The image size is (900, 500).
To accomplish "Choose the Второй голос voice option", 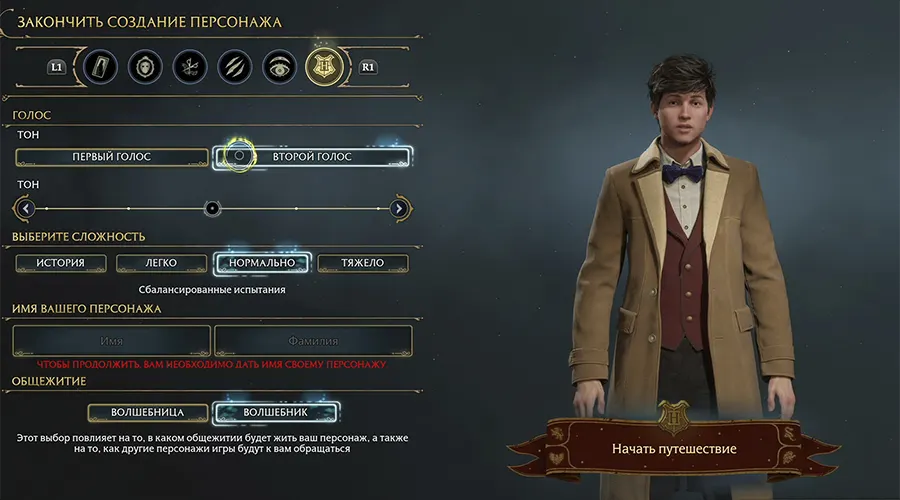I will pyautogui.click(x=312, y=157).
